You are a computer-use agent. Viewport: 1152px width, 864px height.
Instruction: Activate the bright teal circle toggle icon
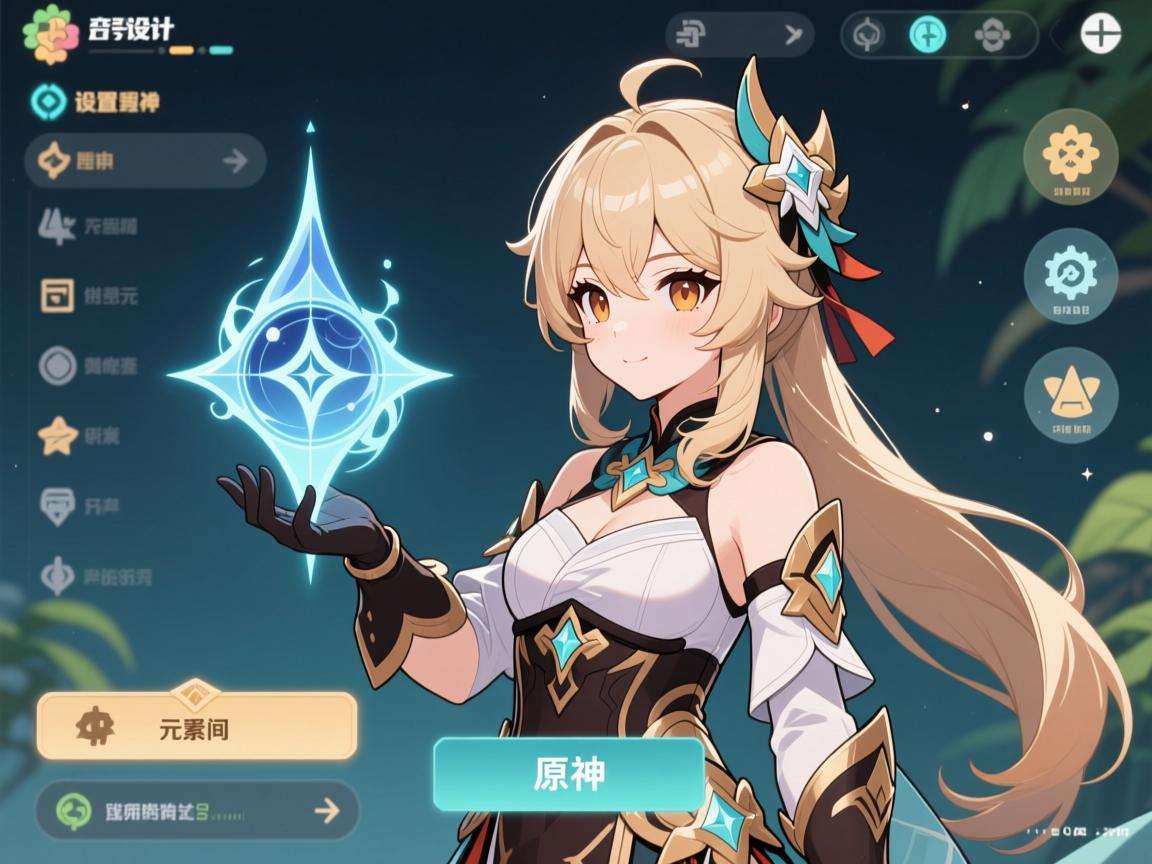tap(927, 35)
